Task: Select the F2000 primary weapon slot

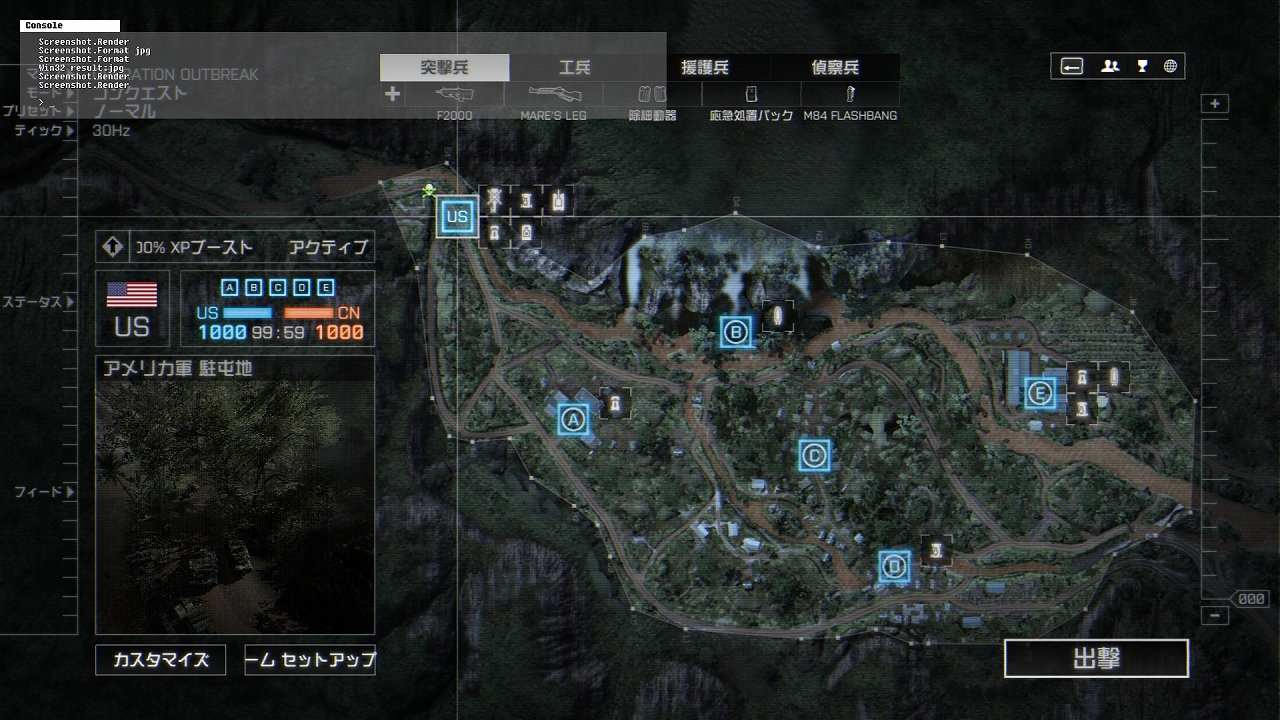Action: tap(455, 95)
